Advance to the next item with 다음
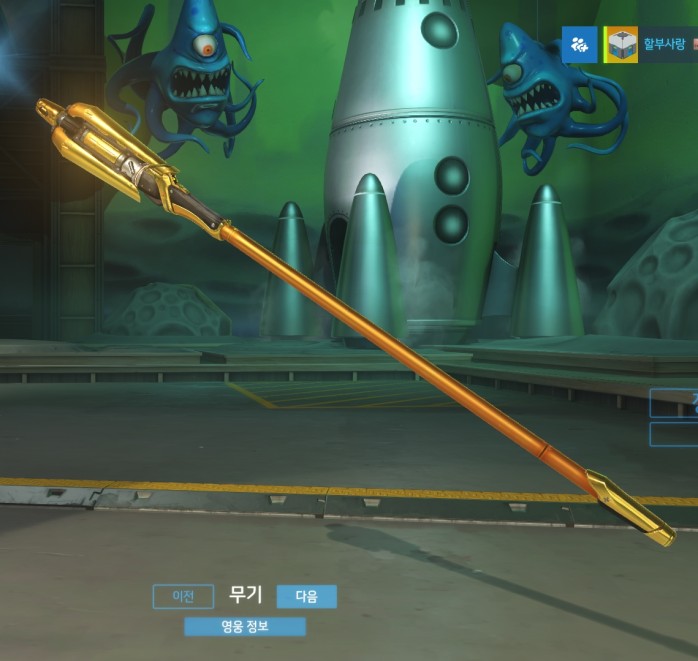Viewport: 698px width, 661px height. [x=306, y=597]
